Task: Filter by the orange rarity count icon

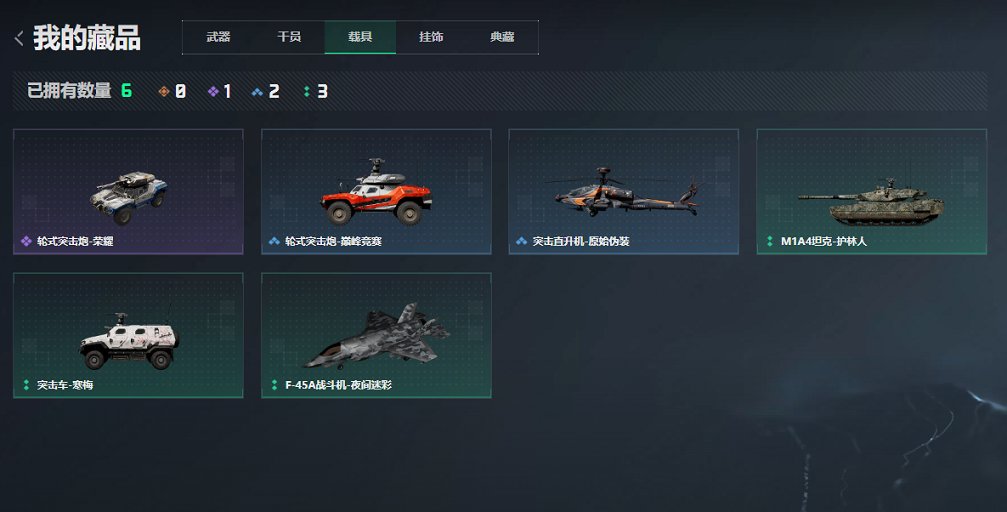Action: click(x=164, y=92)
